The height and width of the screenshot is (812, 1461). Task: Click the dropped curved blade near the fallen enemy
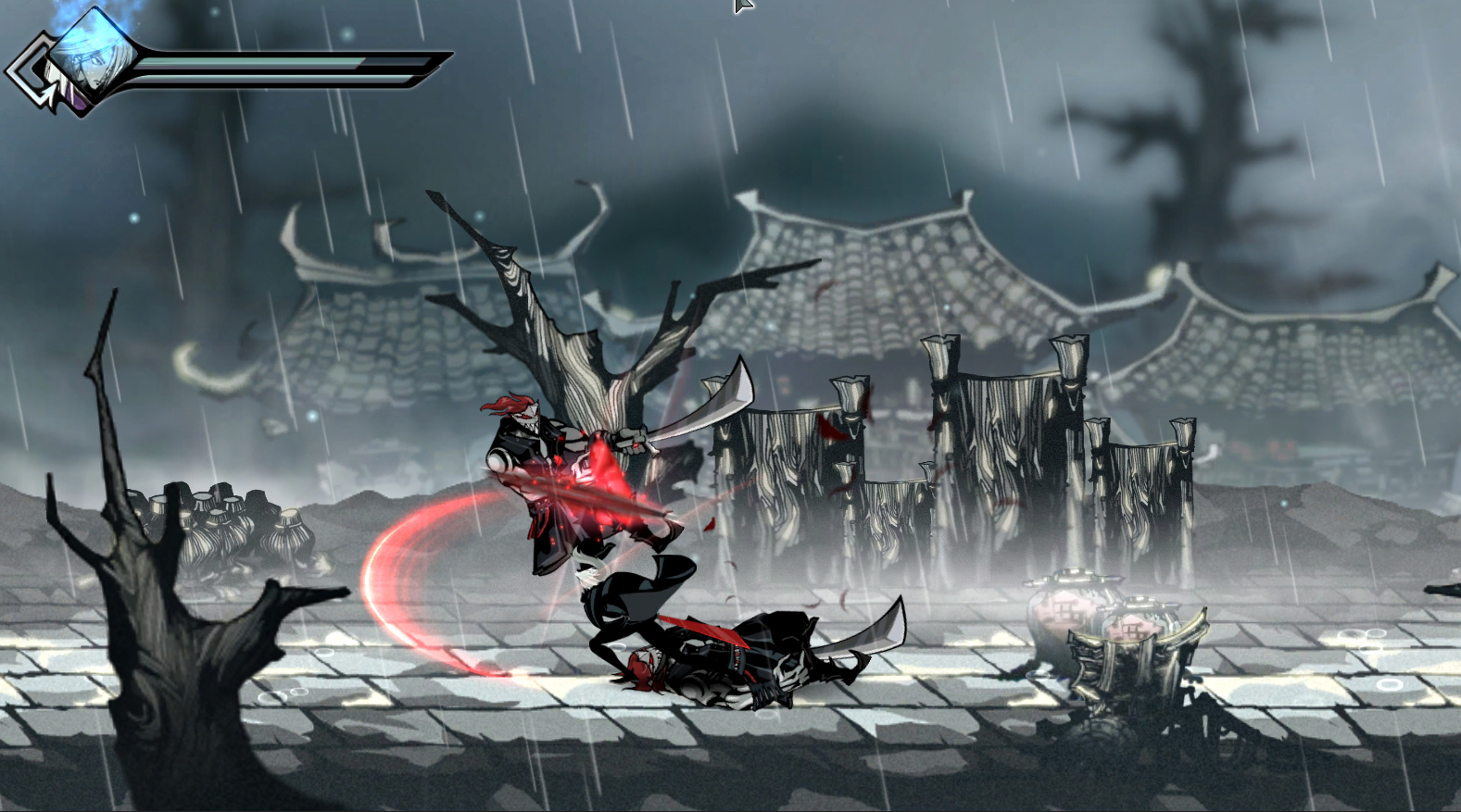(871, 630)
